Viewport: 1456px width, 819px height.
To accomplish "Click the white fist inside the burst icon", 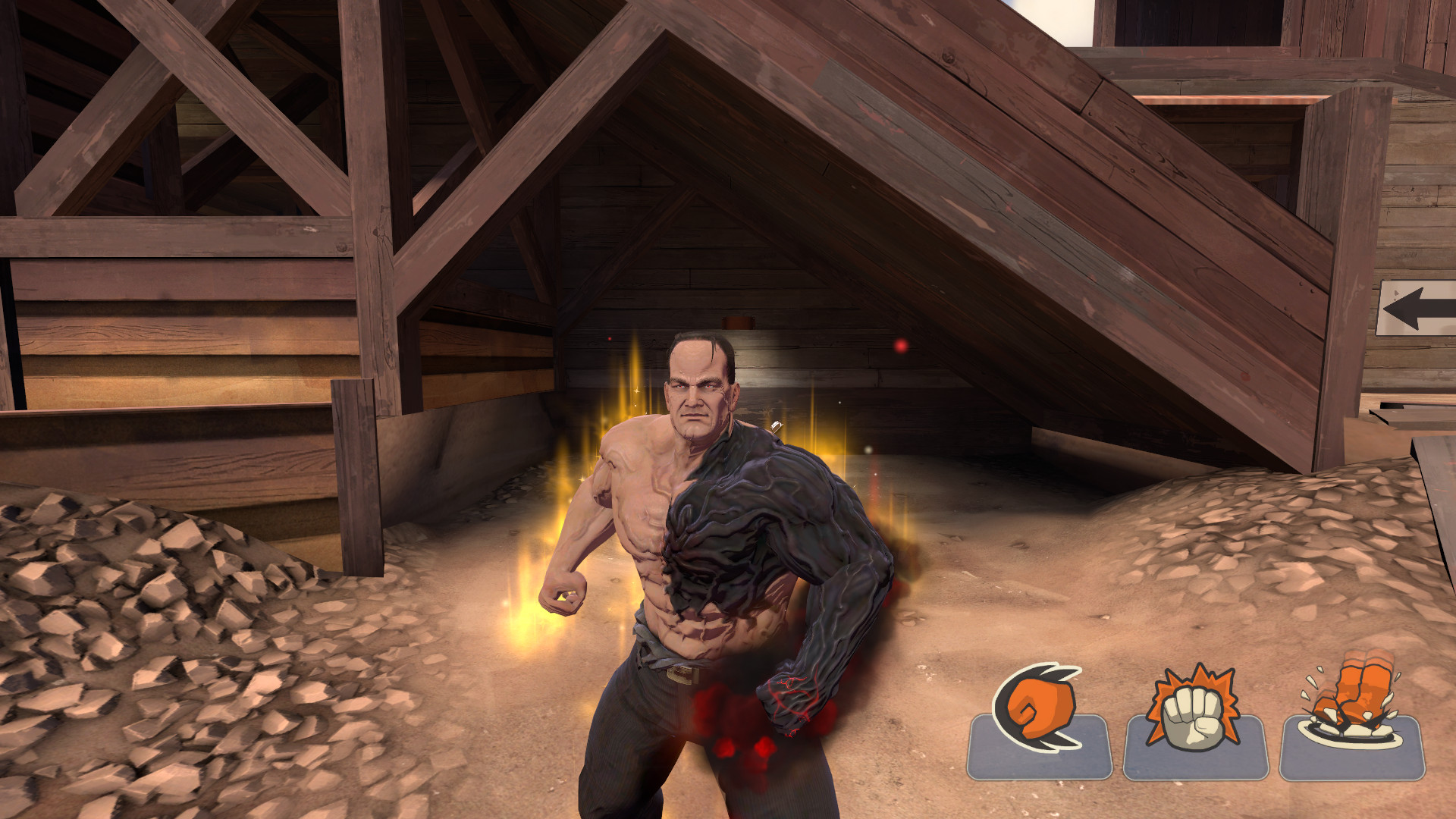I will coord(1194,717).
